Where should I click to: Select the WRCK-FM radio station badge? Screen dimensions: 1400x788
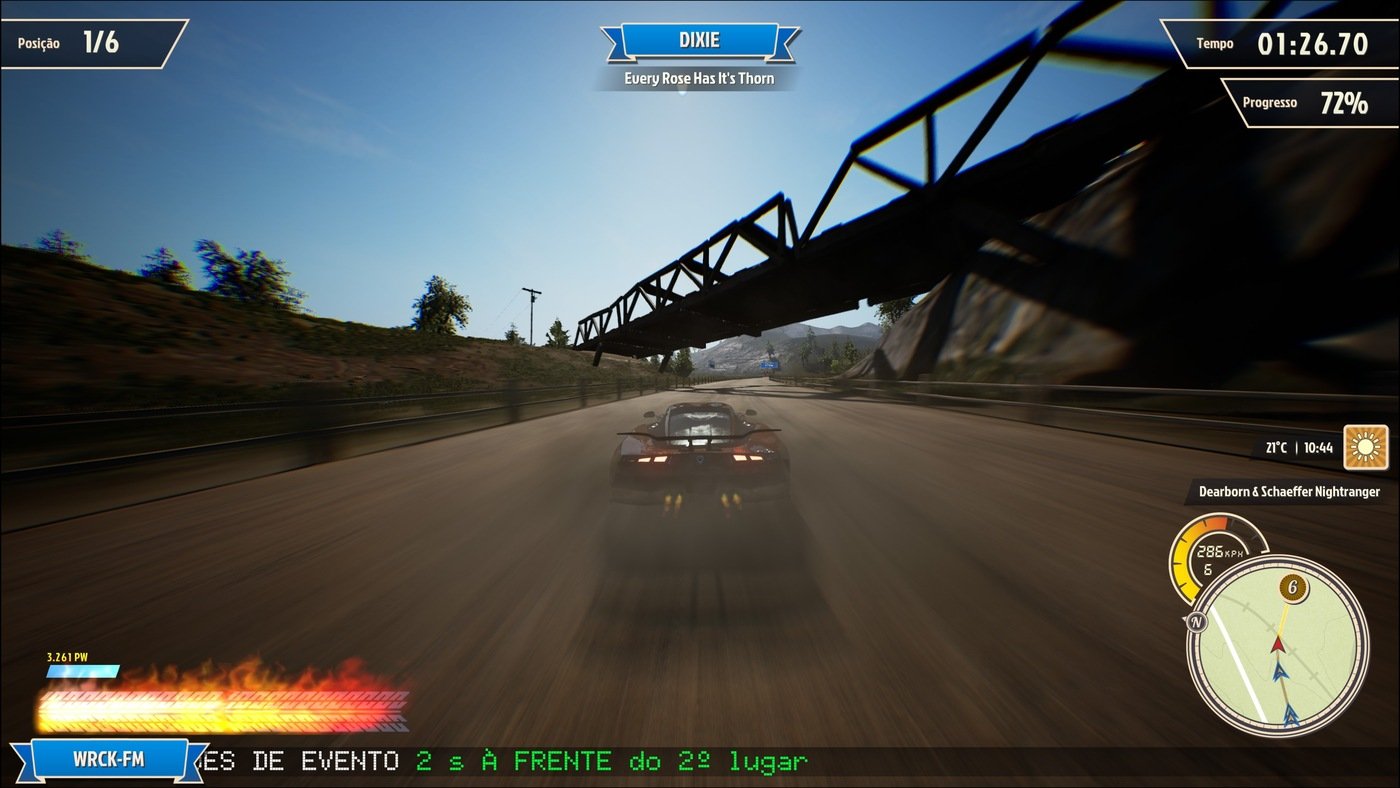click(x=108, y=759)
